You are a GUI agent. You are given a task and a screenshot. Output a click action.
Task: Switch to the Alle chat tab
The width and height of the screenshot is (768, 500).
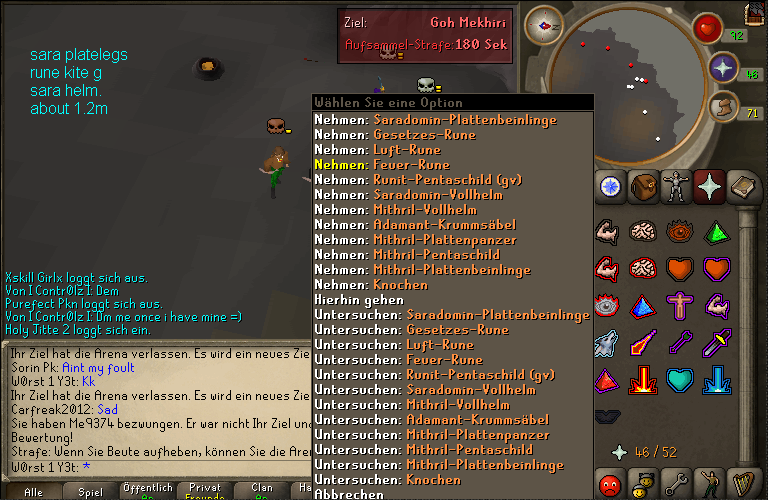pyautogui.click(x=33, y=491)
